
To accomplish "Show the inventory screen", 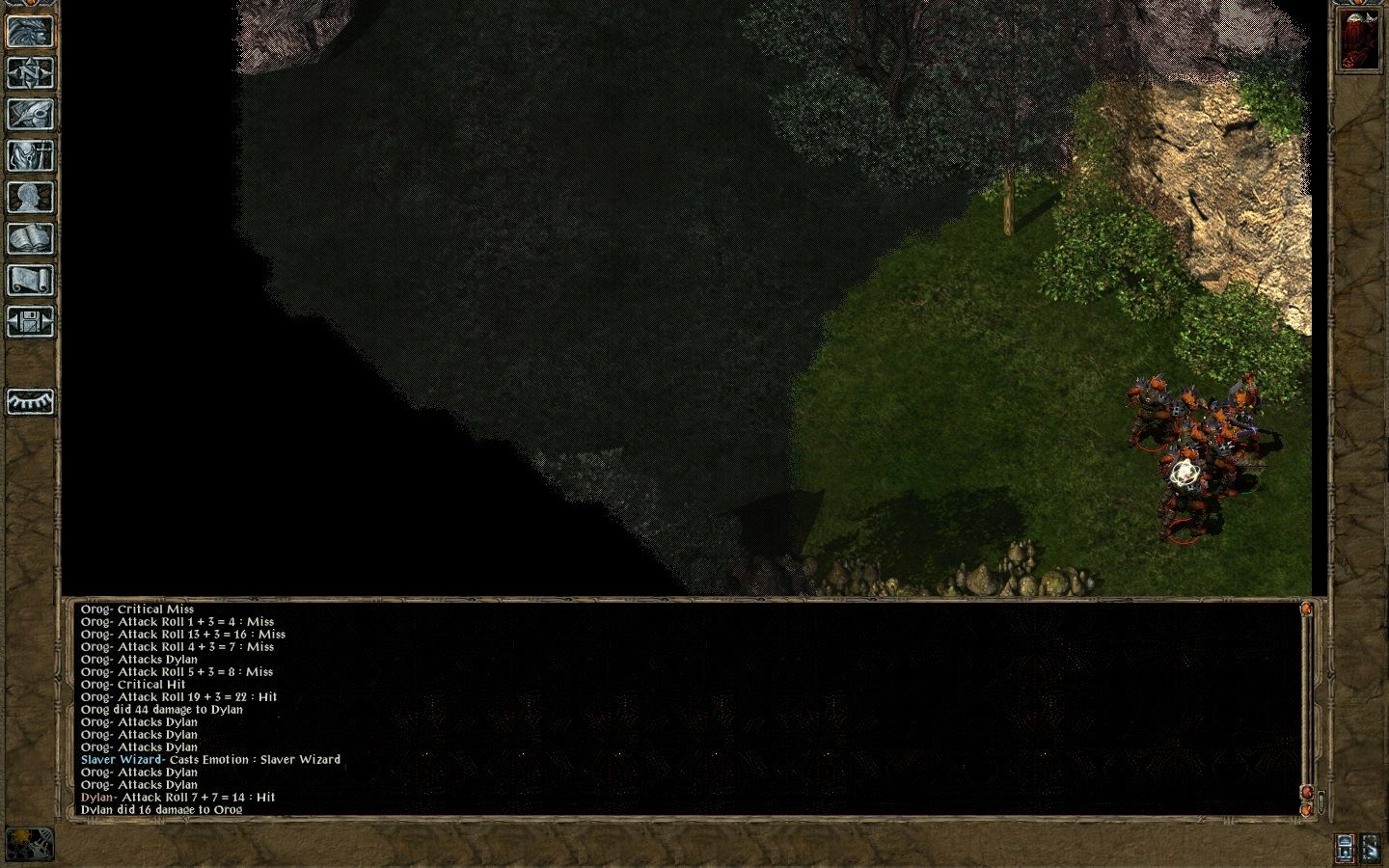I will (30, 155).
